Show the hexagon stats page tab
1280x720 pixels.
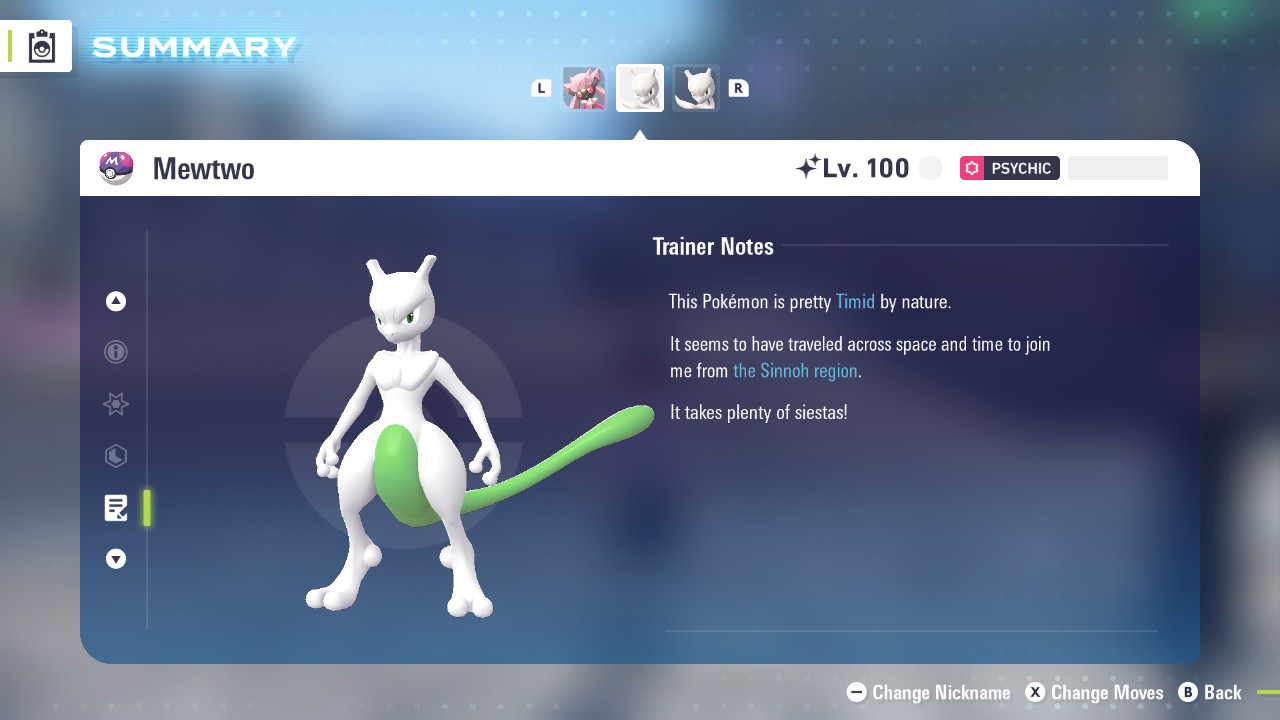point(116,456)
